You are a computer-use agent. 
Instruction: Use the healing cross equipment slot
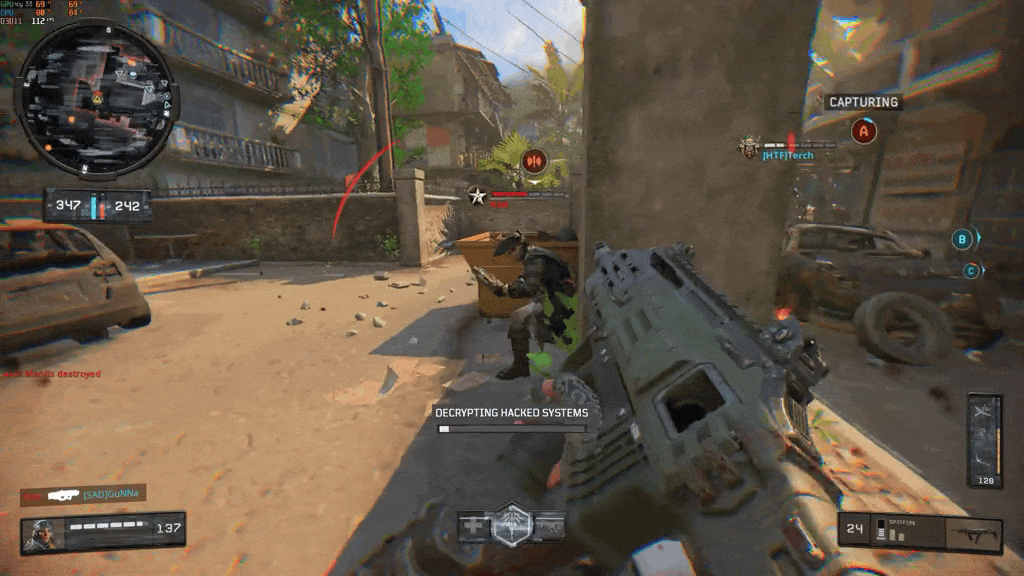[x=473, y=526]
